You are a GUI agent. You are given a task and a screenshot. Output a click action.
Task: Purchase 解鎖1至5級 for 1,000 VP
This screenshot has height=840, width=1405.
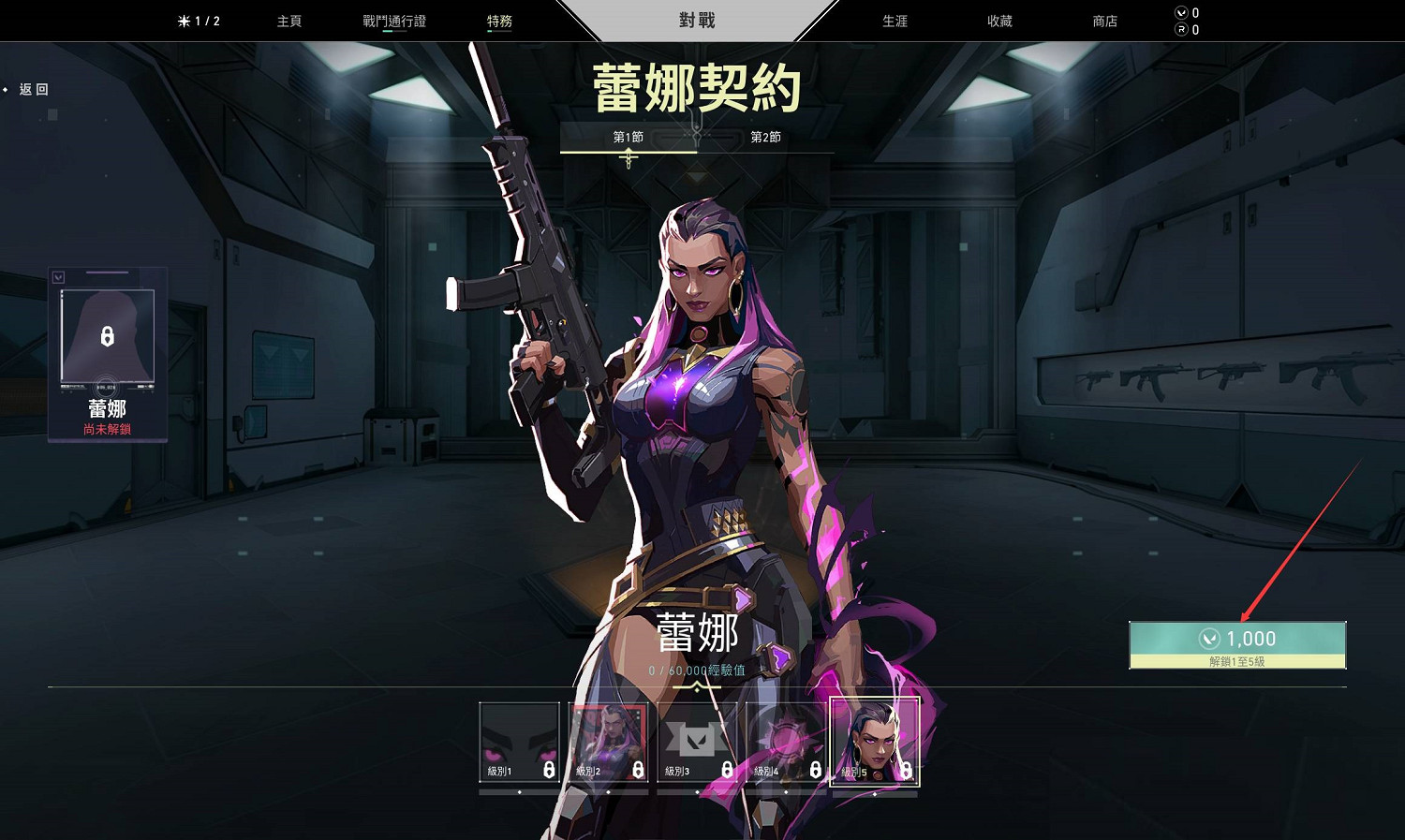click(x=1238, y=644)
